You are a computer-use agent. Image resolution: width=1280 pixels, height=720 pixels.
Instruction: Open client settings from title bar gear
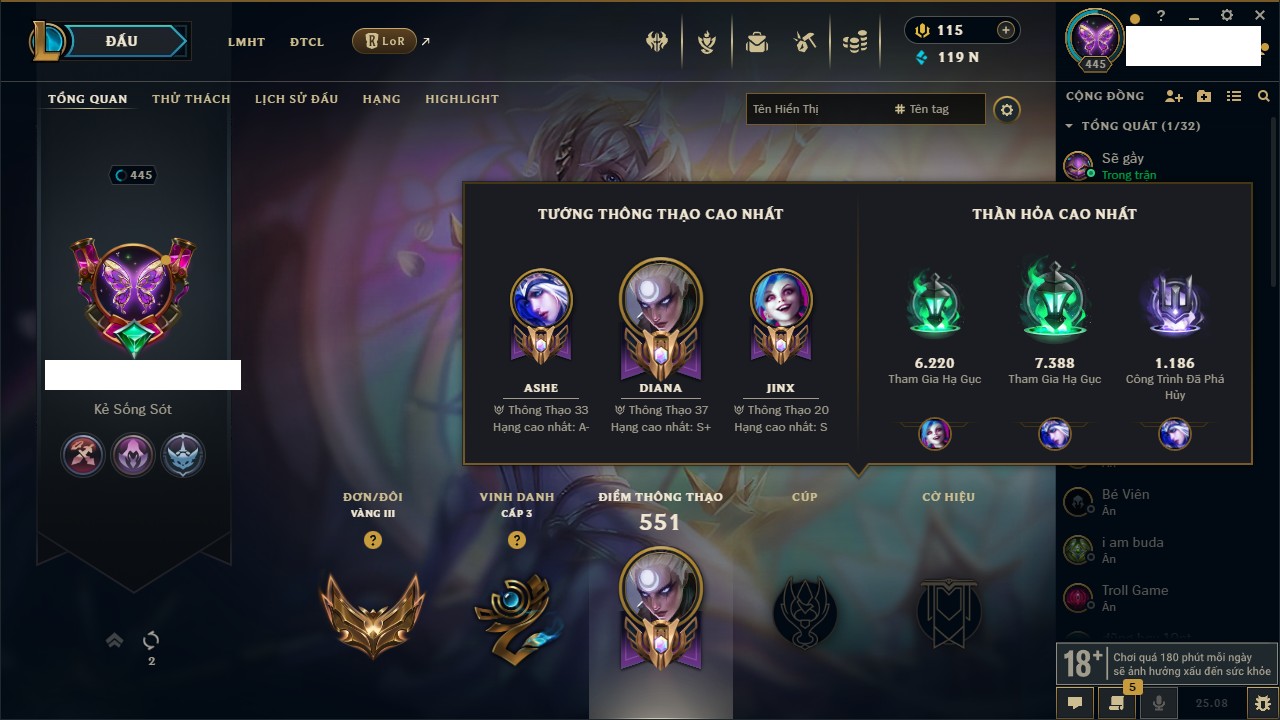pyautogui.click(x=1227, y=16)
